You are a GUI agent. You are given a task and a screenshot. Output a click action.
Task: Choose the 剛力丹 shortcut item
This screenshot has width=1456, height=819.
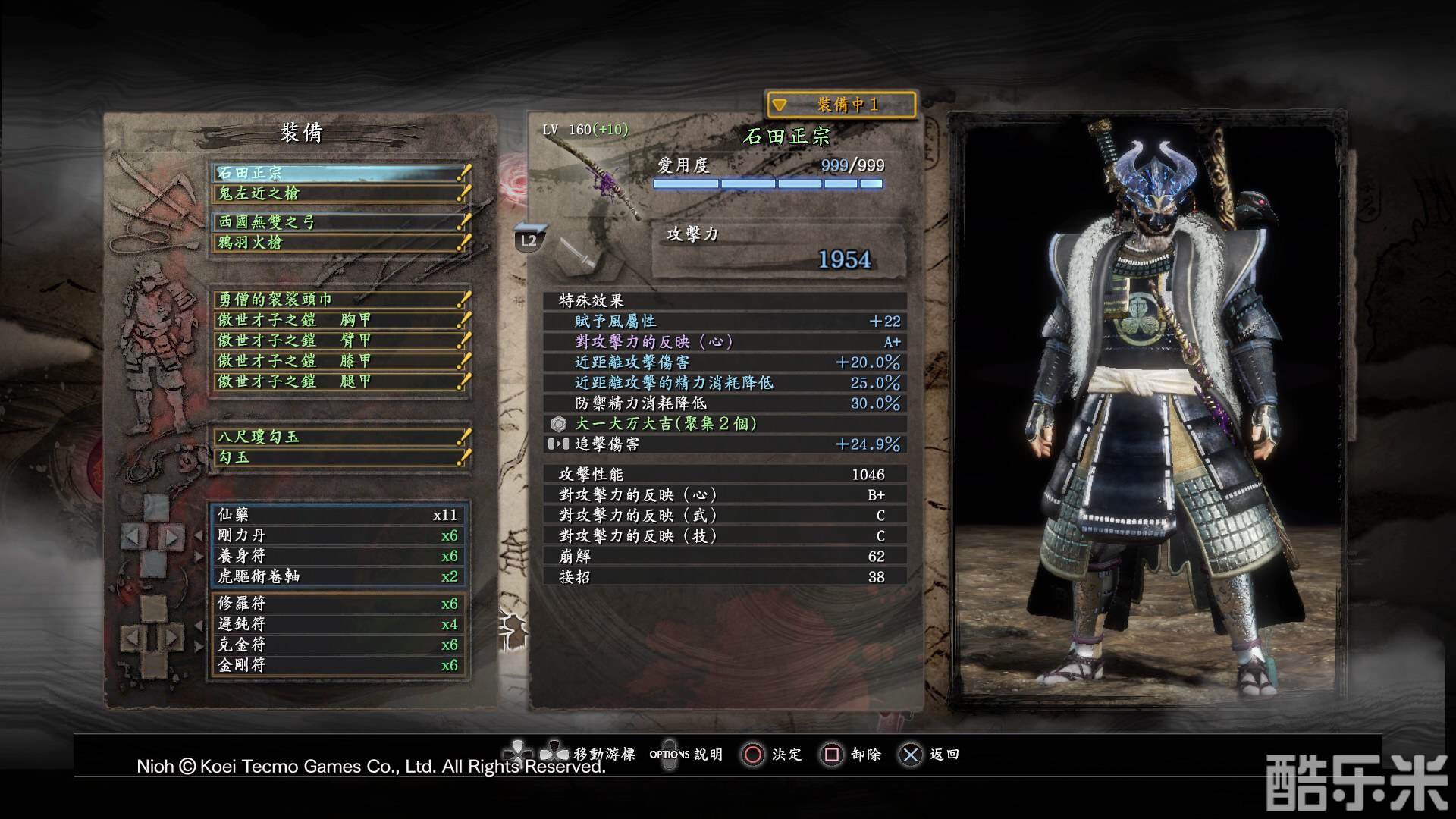coord(338,535)
